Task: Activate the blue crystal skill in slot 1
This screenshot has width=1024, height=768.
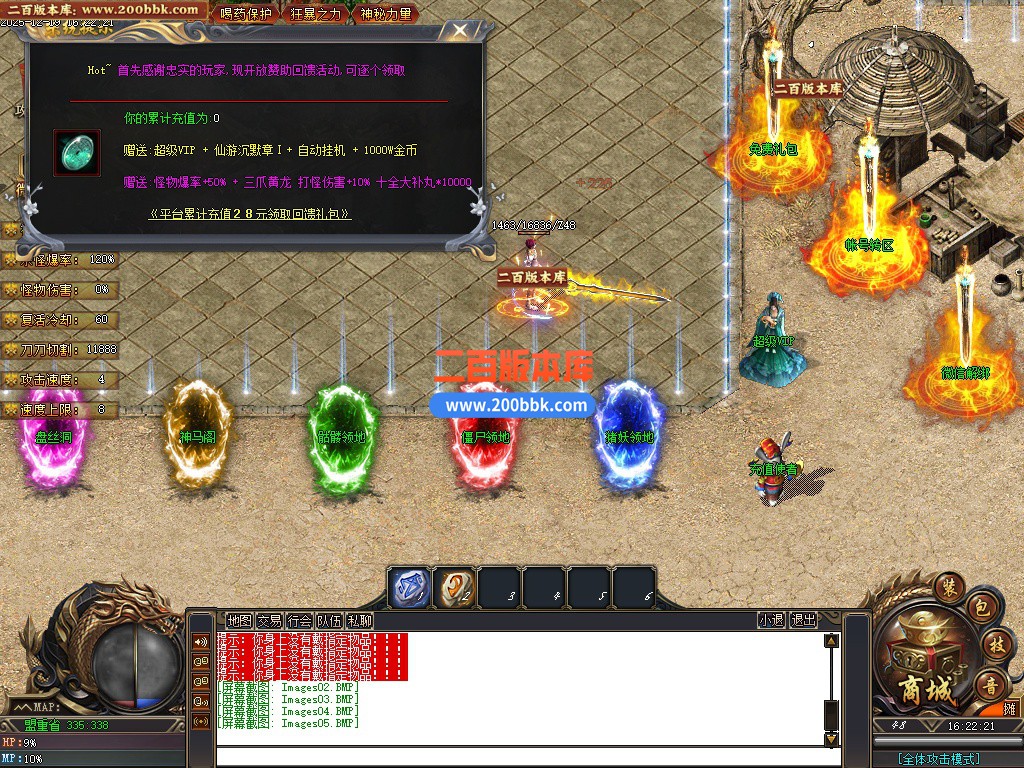Action: coord(408,588)
